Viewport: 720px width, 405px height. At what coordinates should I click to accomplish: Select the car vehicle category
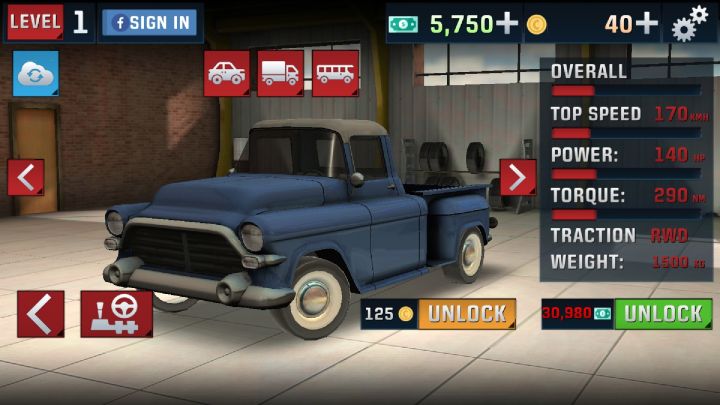[227, 73]
